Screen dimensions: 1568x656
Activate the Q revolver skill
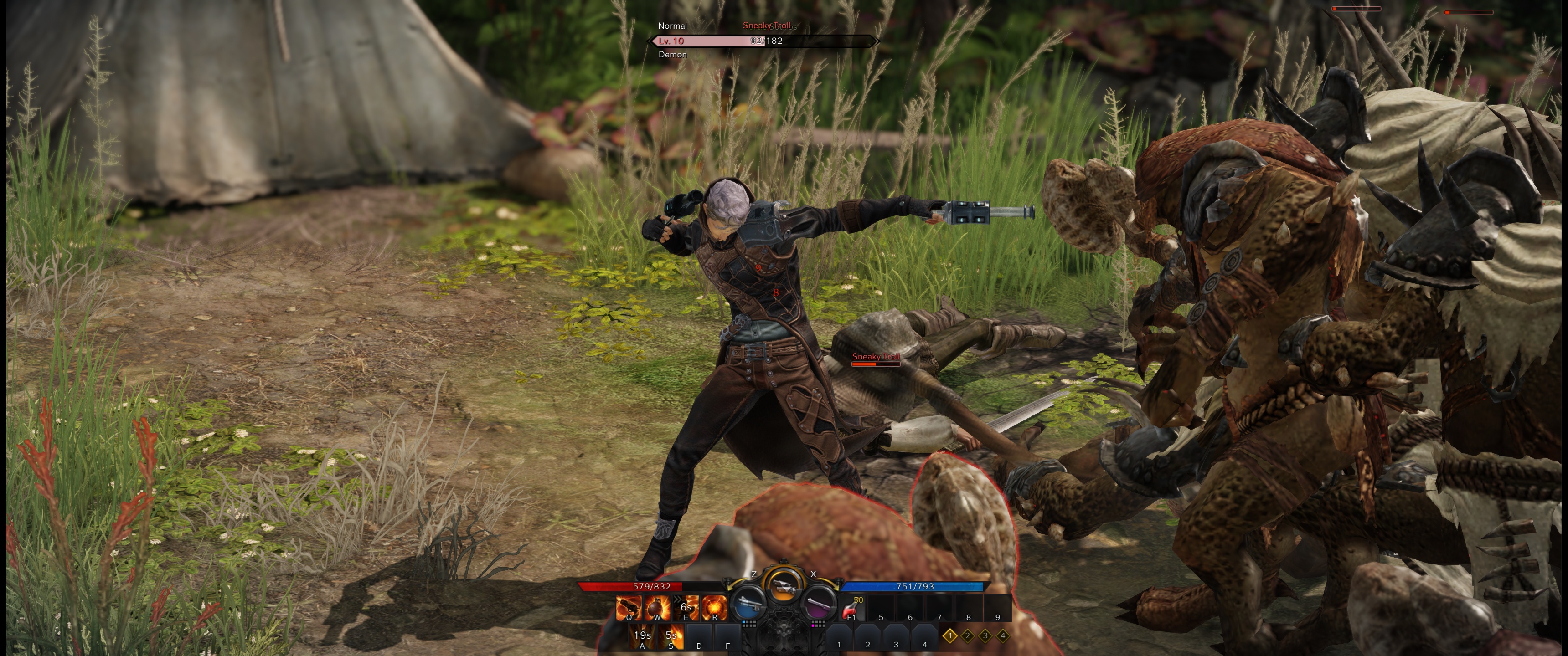[x=629, y=607]
